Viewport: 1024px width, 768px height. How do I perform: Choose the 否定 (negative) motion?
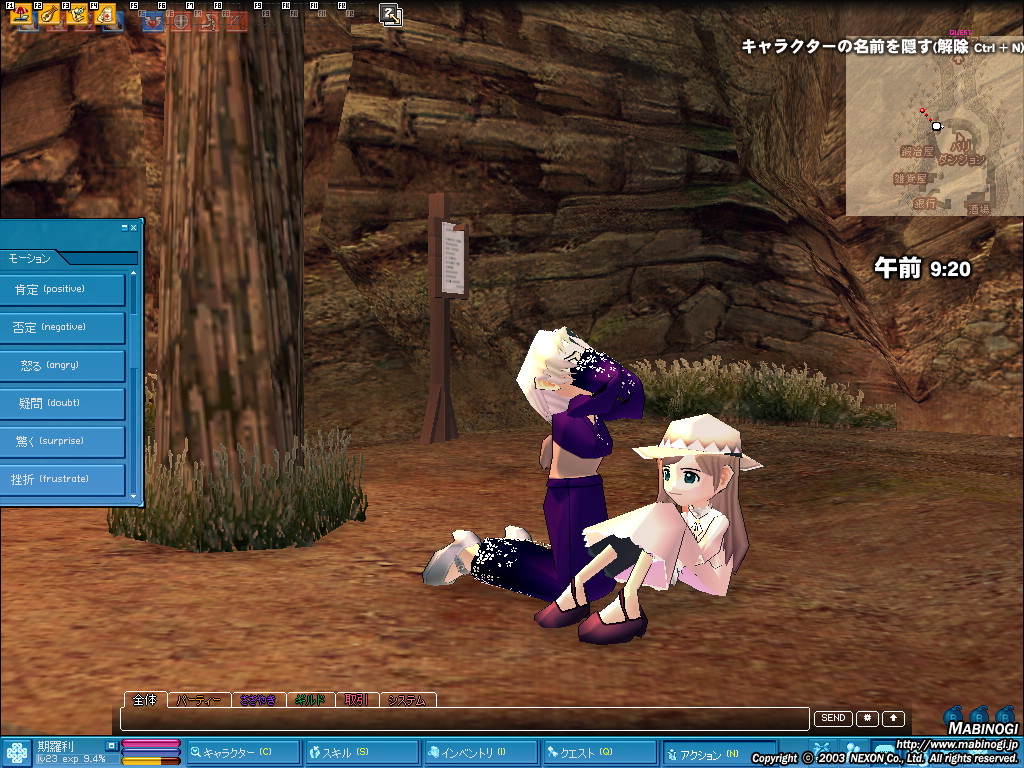coord(62,328)
